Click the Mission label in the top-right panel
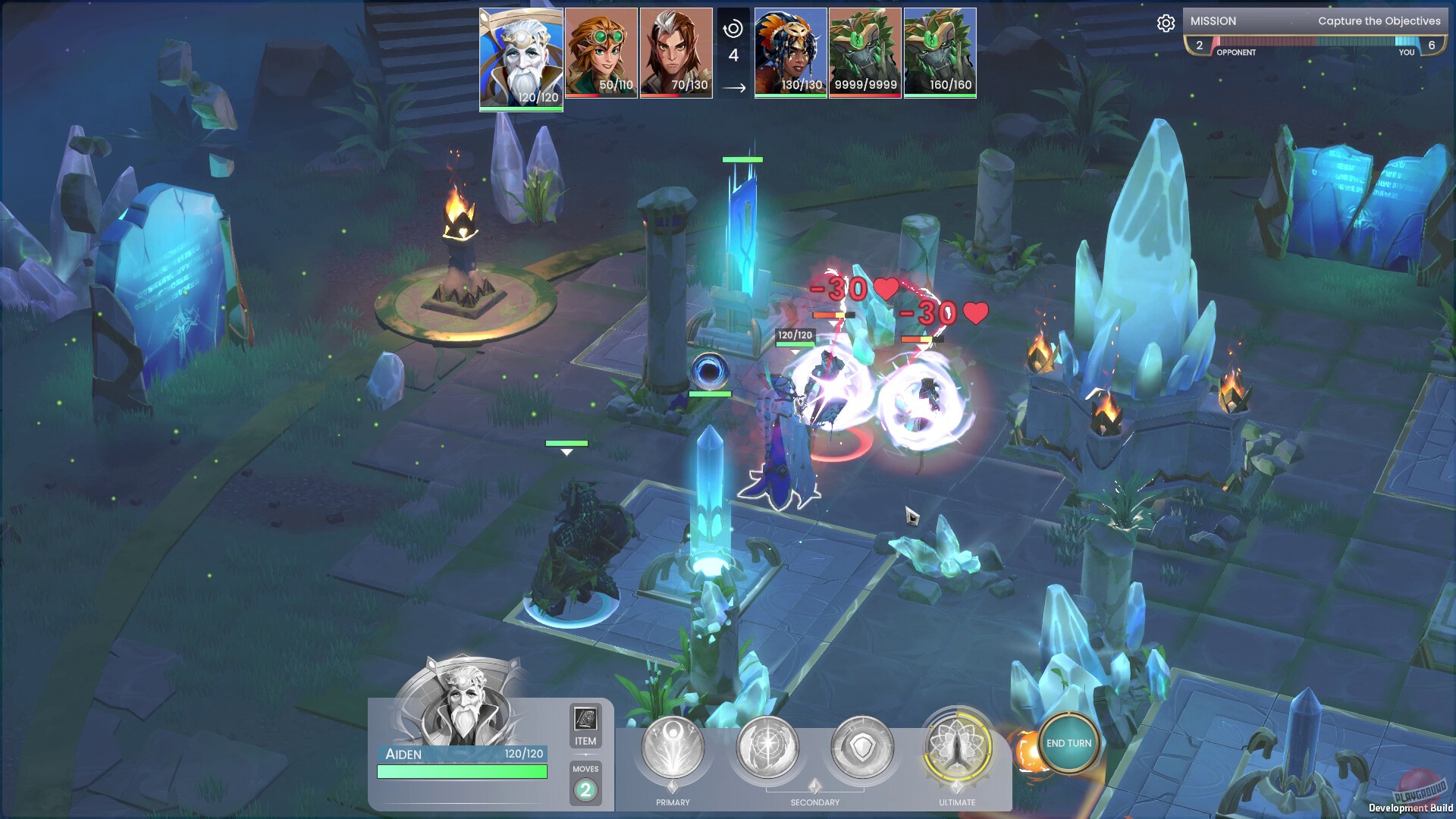Screen dimensions: 1456x819 (x=1214, y=21)
